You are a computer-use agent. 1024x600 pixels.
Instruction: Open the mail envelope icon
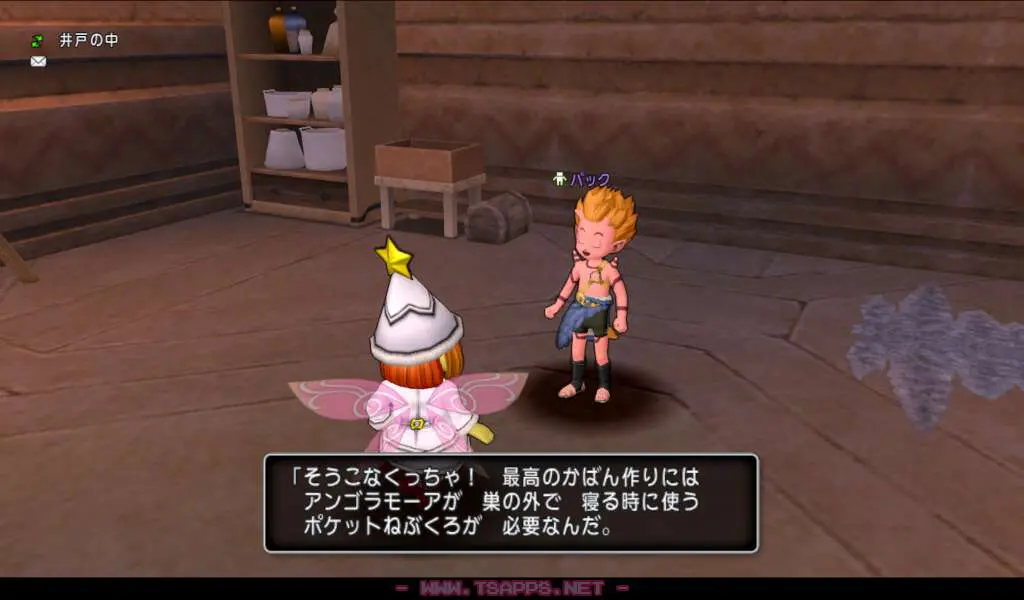(38, 62)
